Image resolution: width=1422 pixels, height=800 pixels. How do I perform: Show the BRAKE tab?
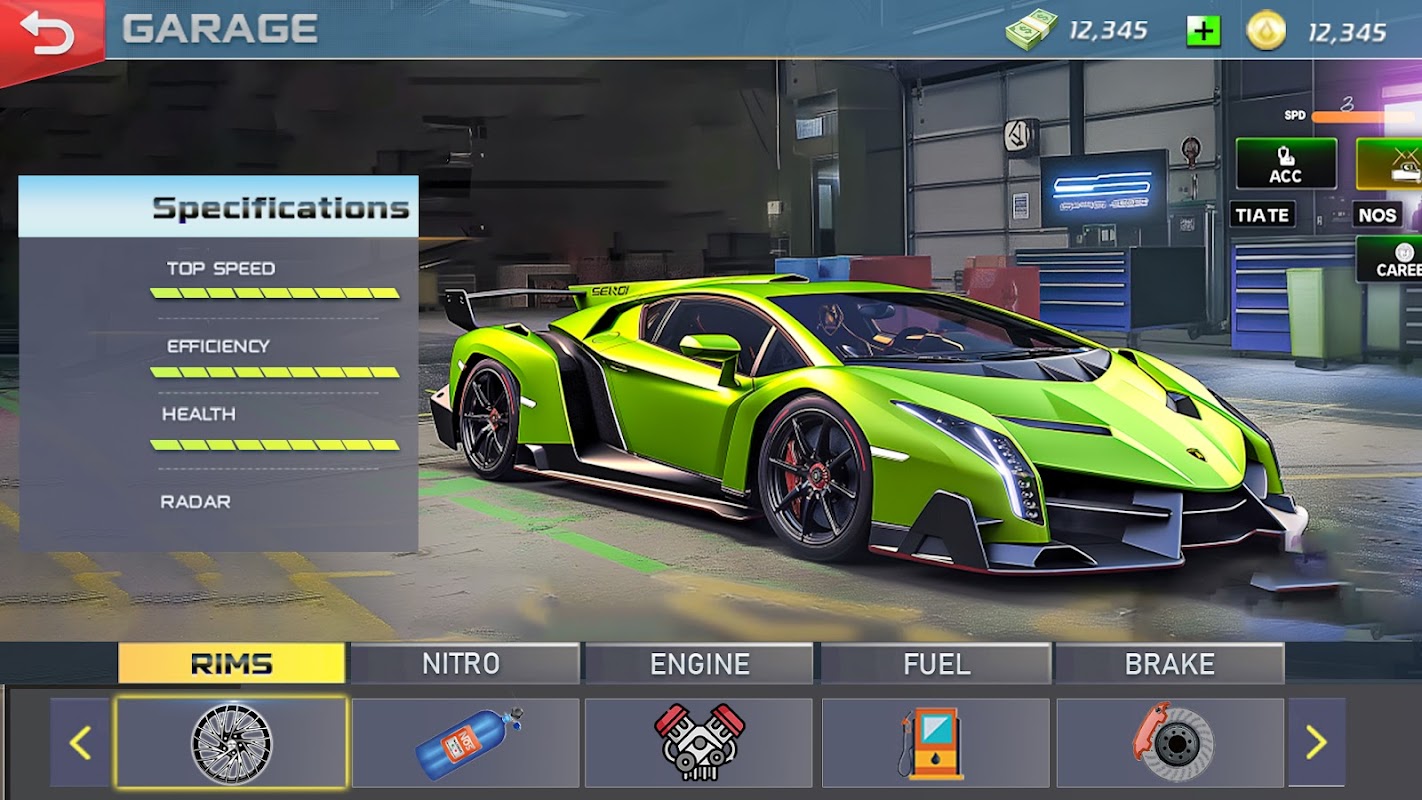pyautogui.click(x=1169, y=664)
